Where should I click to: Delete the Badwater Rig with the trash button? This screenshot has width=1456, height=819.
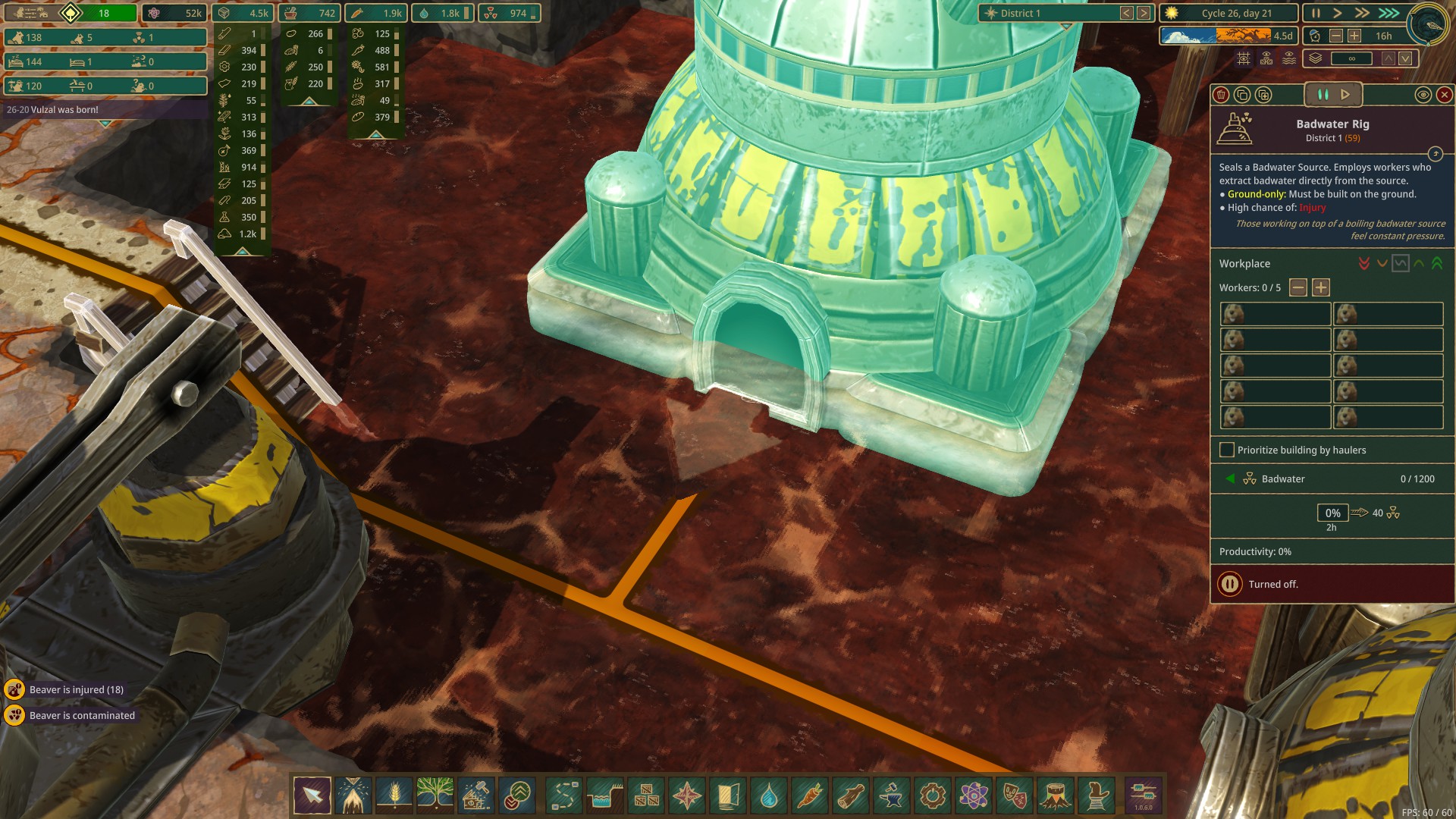click(1221, 95)
